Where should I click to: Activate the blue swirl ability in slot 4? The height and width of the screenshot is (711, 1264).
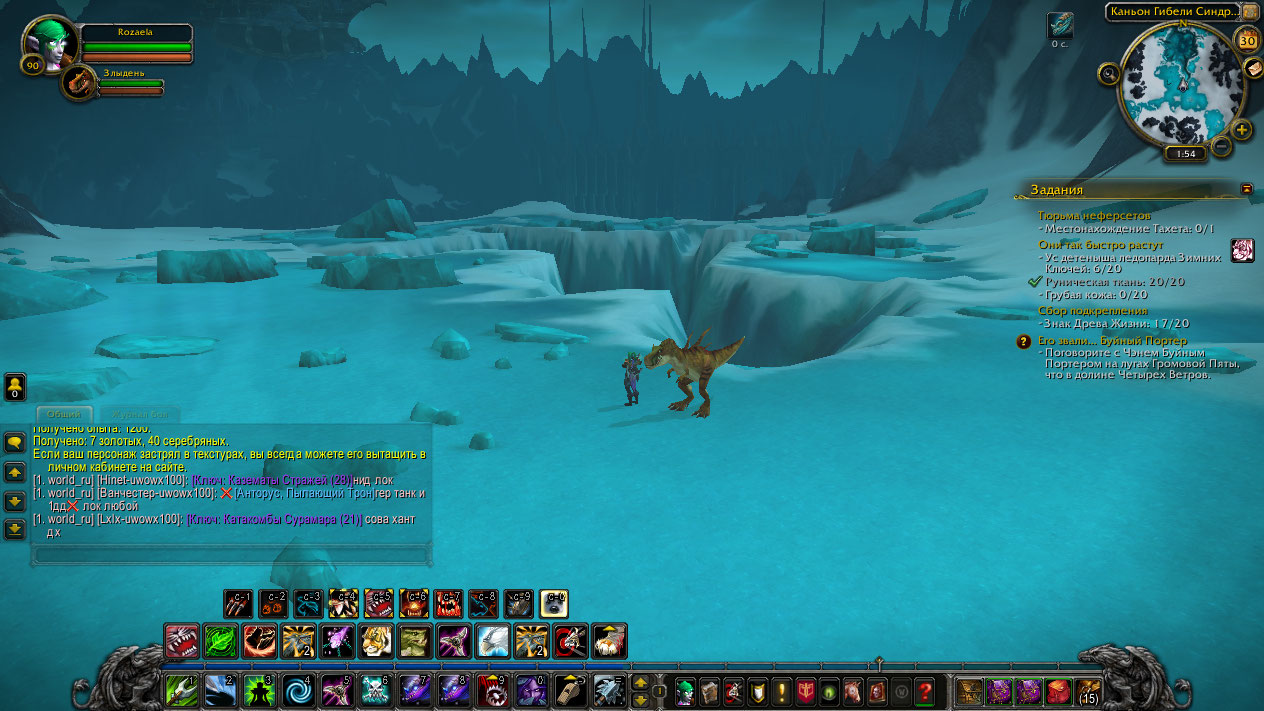pos(297,690)
